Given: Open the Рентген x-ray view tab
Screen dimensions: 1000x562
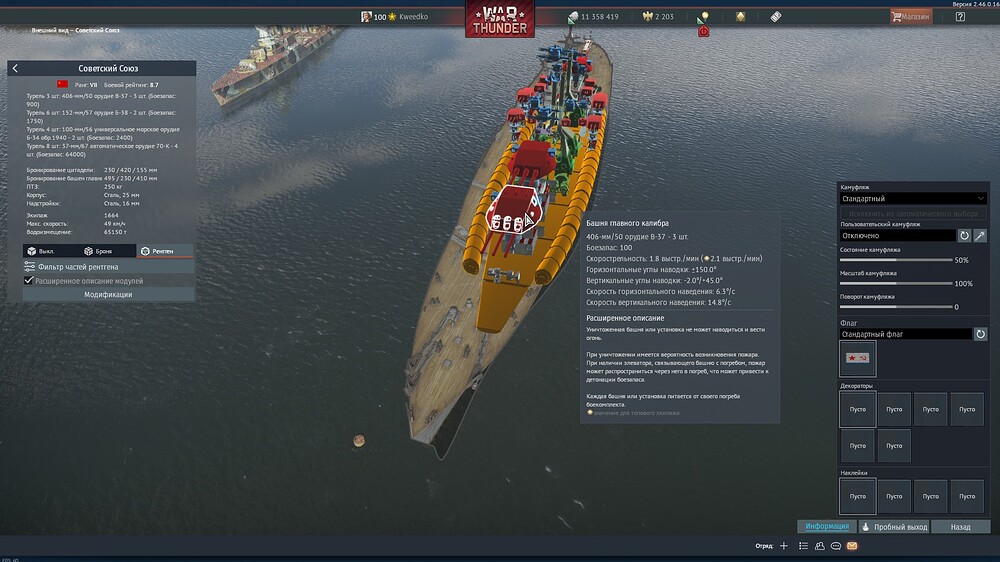Looking at the screenshot, I should 158,251.
